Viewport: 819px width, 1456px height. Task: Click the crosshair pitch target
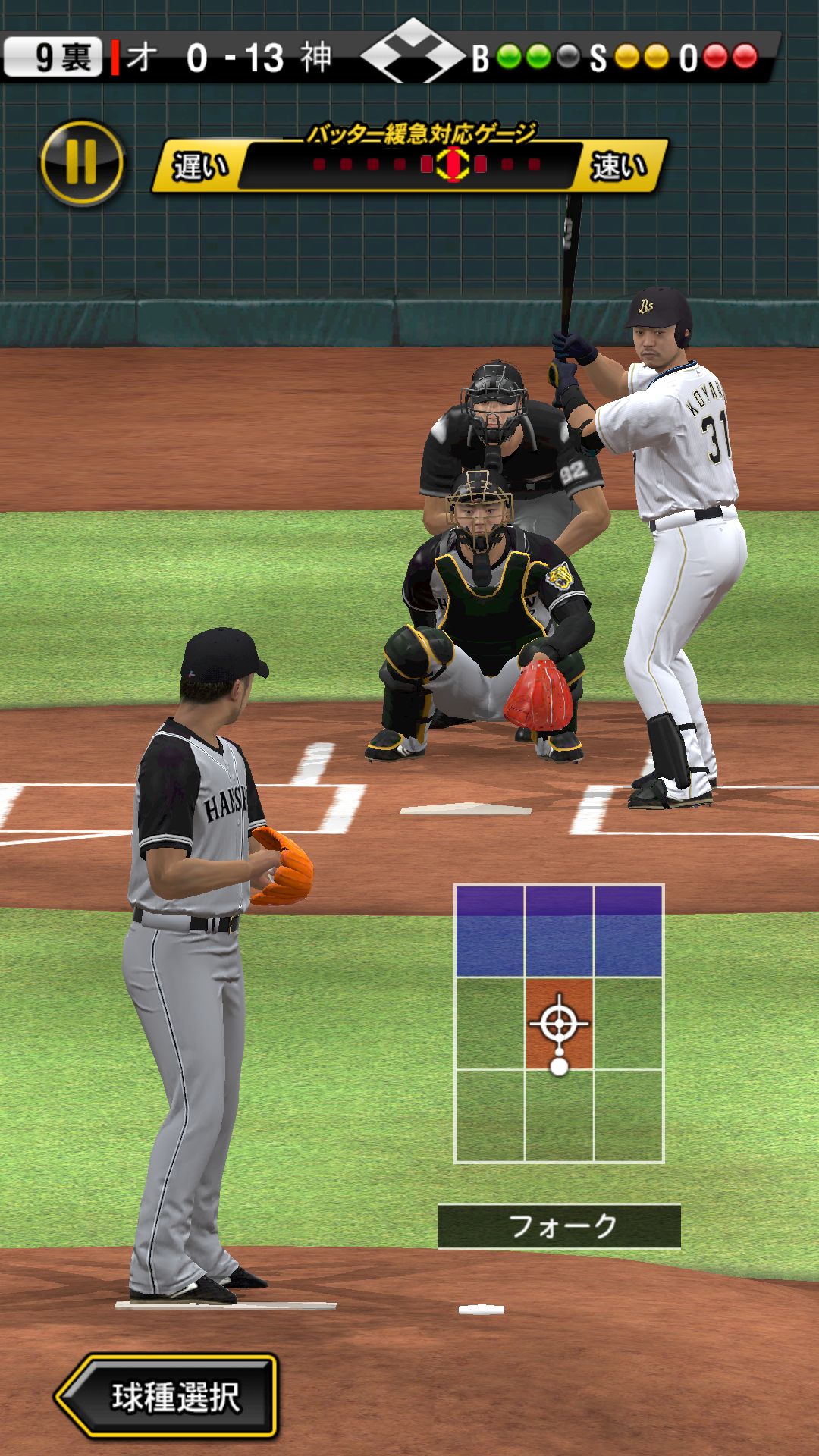coord(559,1024)
